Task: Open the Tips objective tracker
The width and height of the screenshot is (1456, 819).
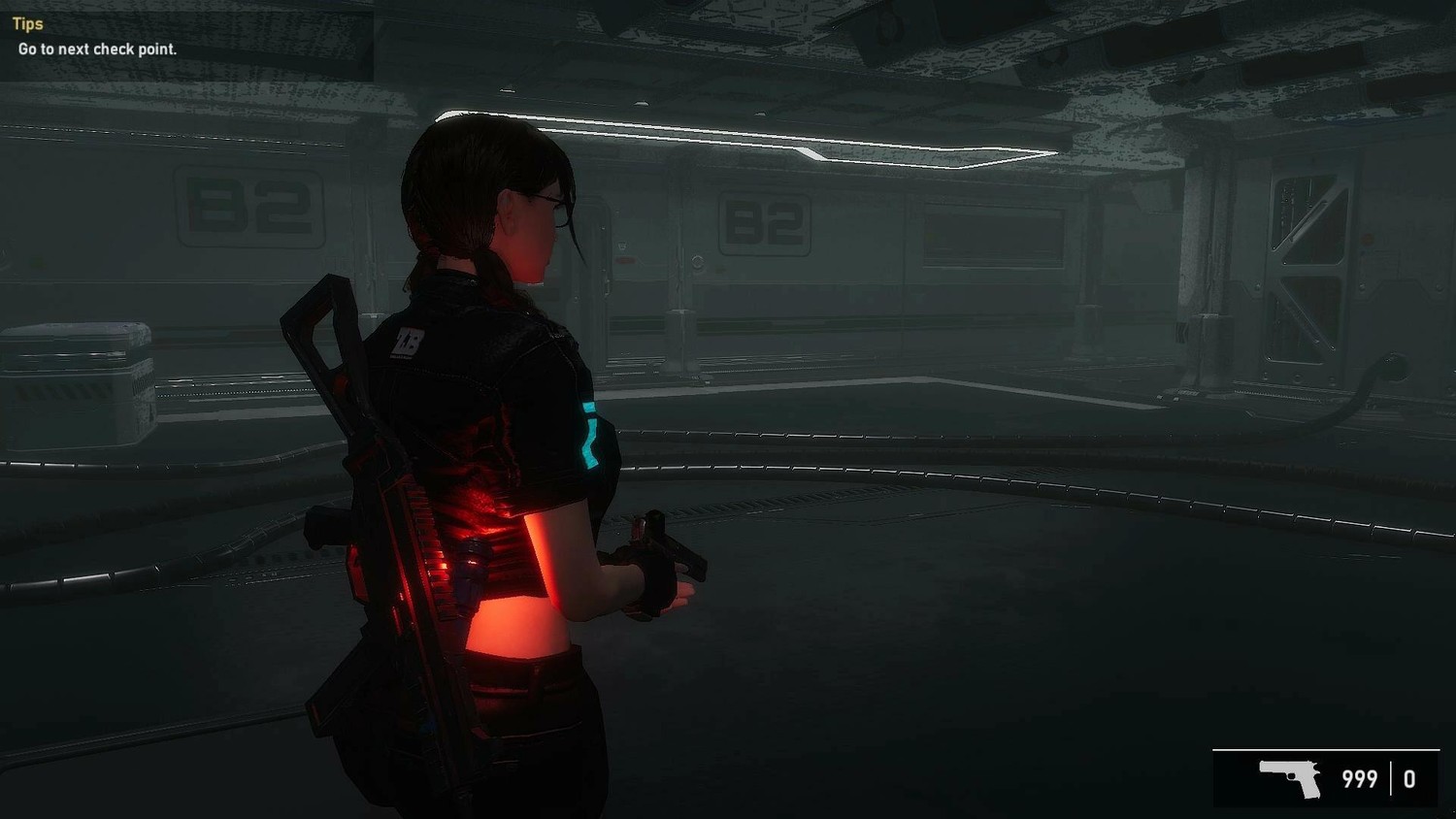Action: coord(28,24)
